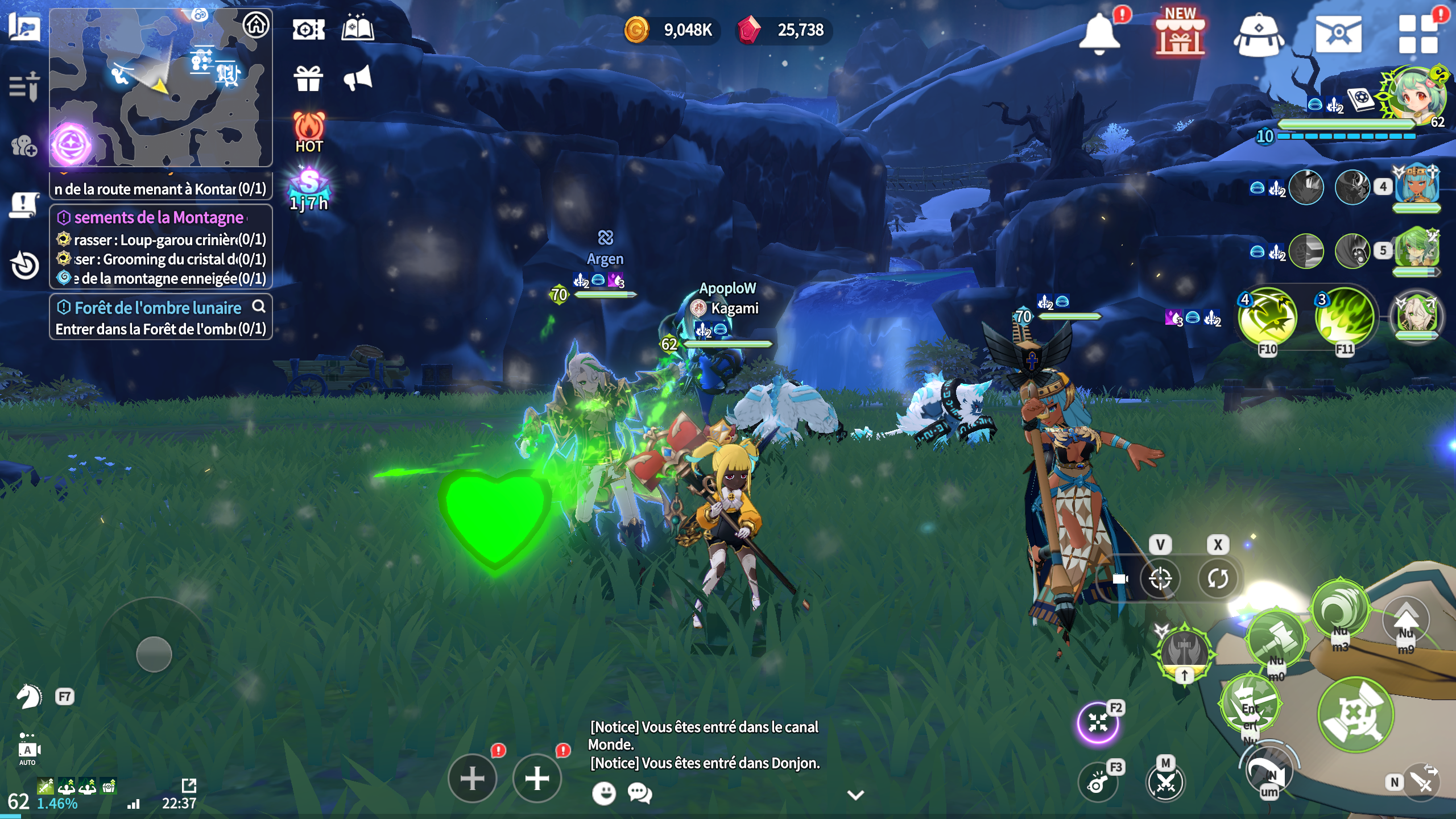Collapse the chat with down arrow
The height and width of the screenshot is (819, 1456).
pyautogui.click(x=856, y=795)
